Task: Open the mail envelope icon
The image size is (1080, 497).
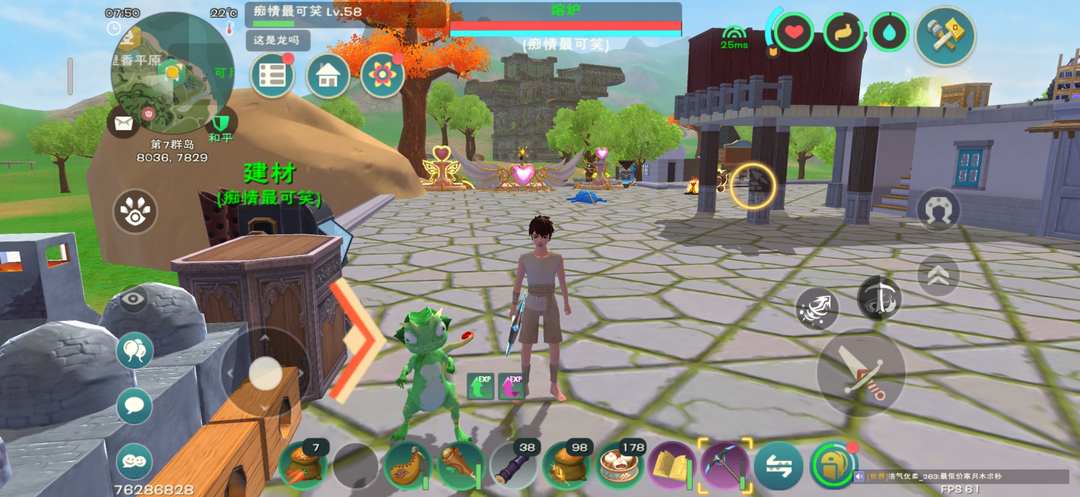Action: point(124,123)
